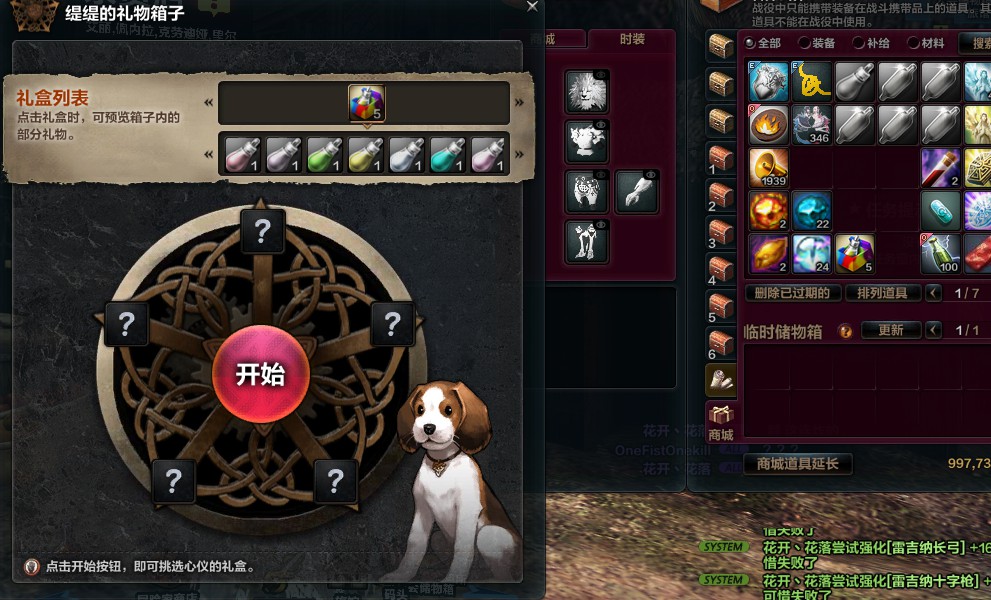Image resolution: width=991 pixels, height=600 pixels.
Task: Select the lion head costume slot
Action: [x=587, y=91]
